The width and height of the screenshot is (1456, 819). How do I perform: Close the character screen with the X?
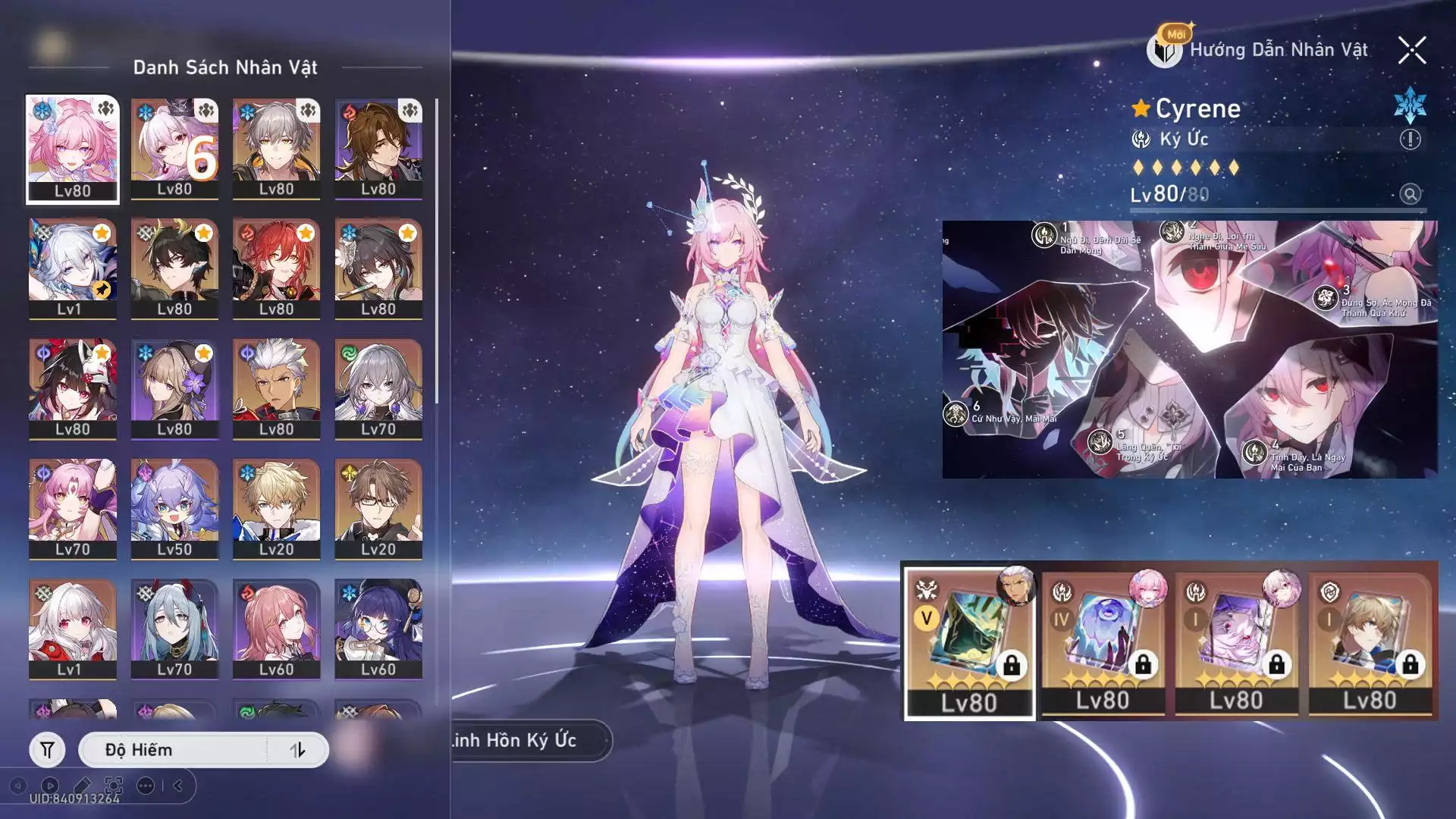coord(1411,51)
